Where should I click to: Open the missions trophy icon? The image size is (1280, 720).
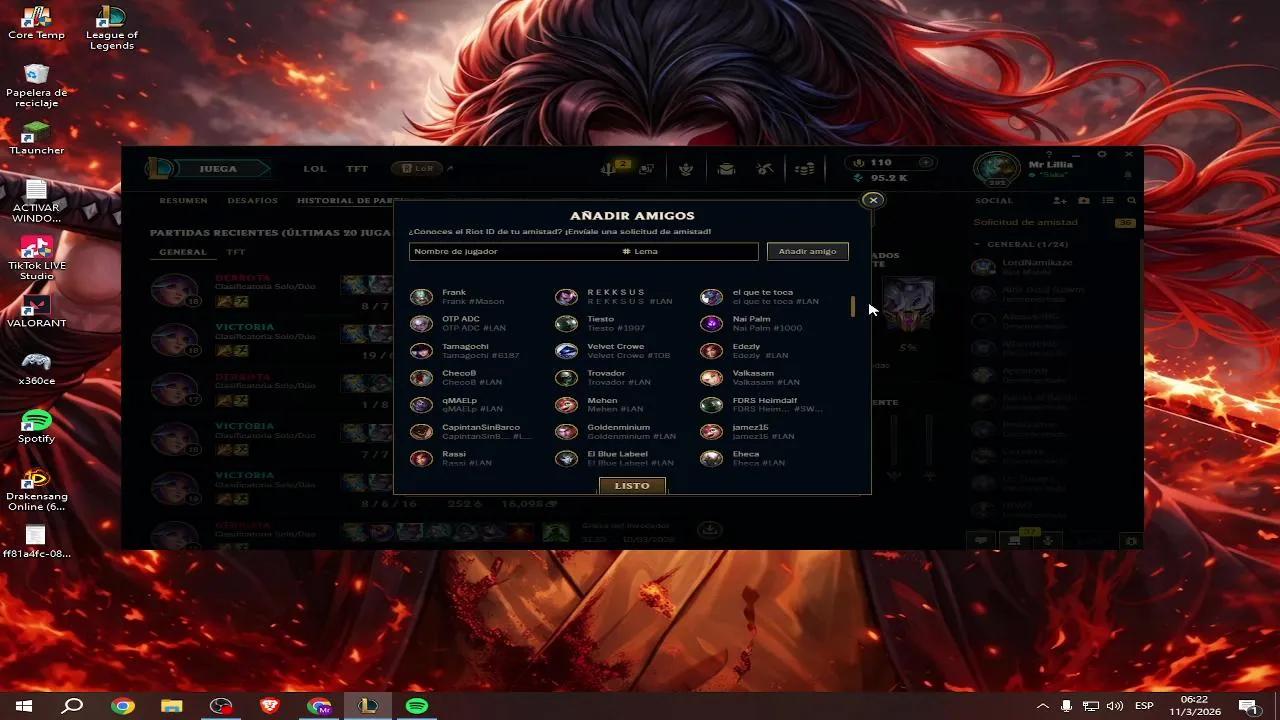[x=686, y=168]
